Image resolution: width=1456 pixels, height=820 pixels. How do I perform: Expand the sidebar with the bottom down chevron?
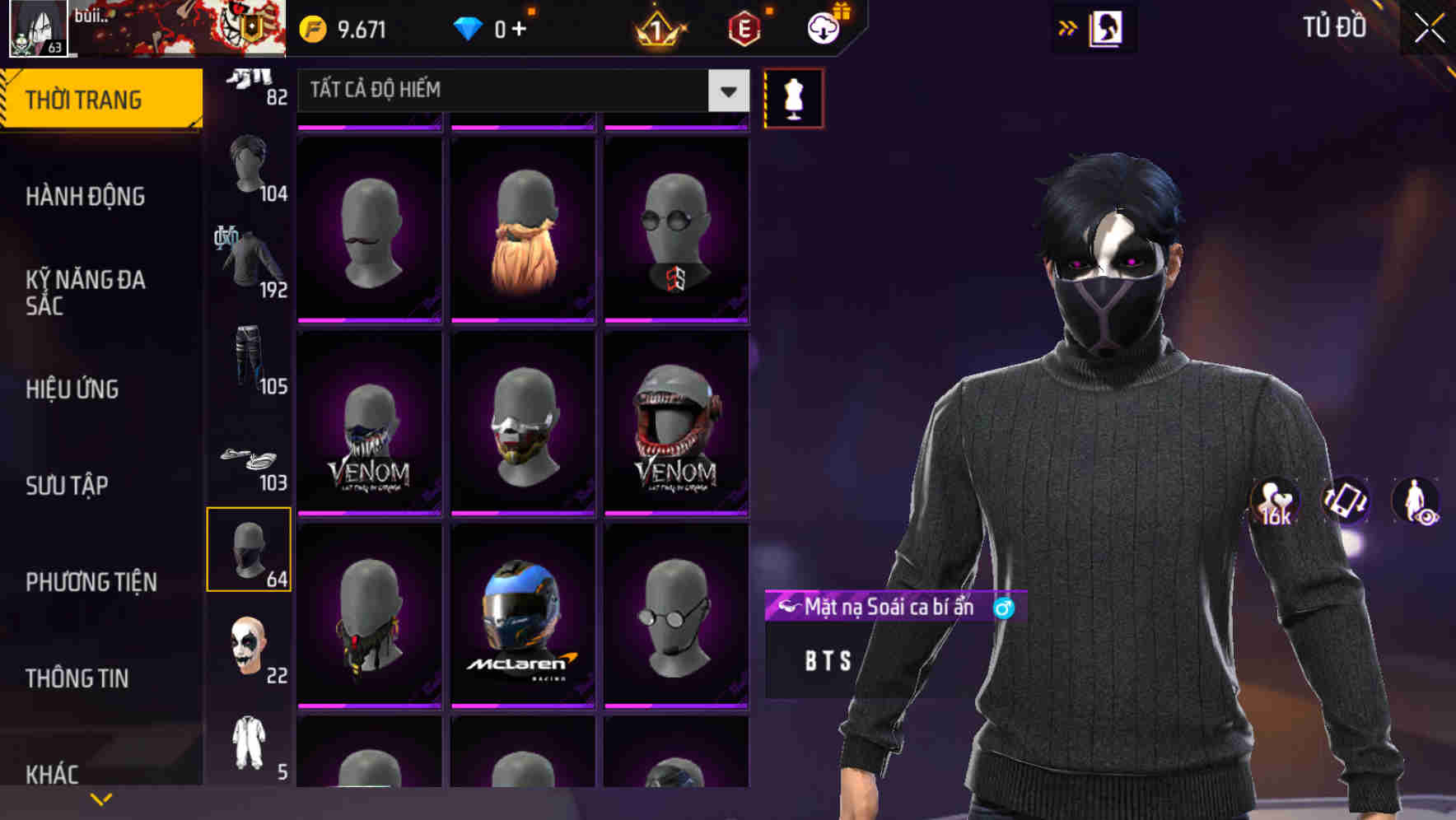click(x=101, y=799)
